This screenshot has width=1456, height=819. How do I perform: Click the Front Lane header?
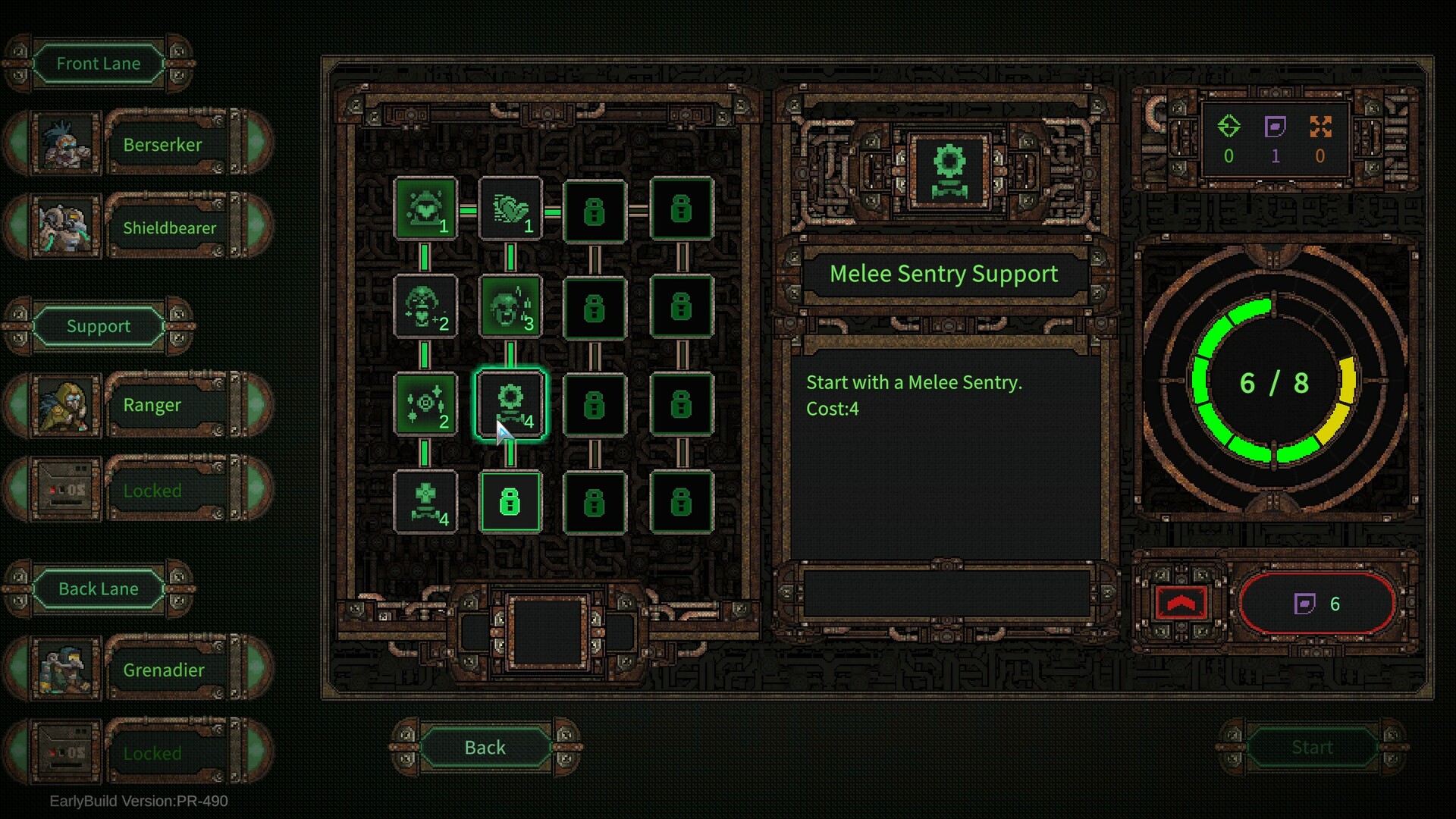[x=99, y=64]
